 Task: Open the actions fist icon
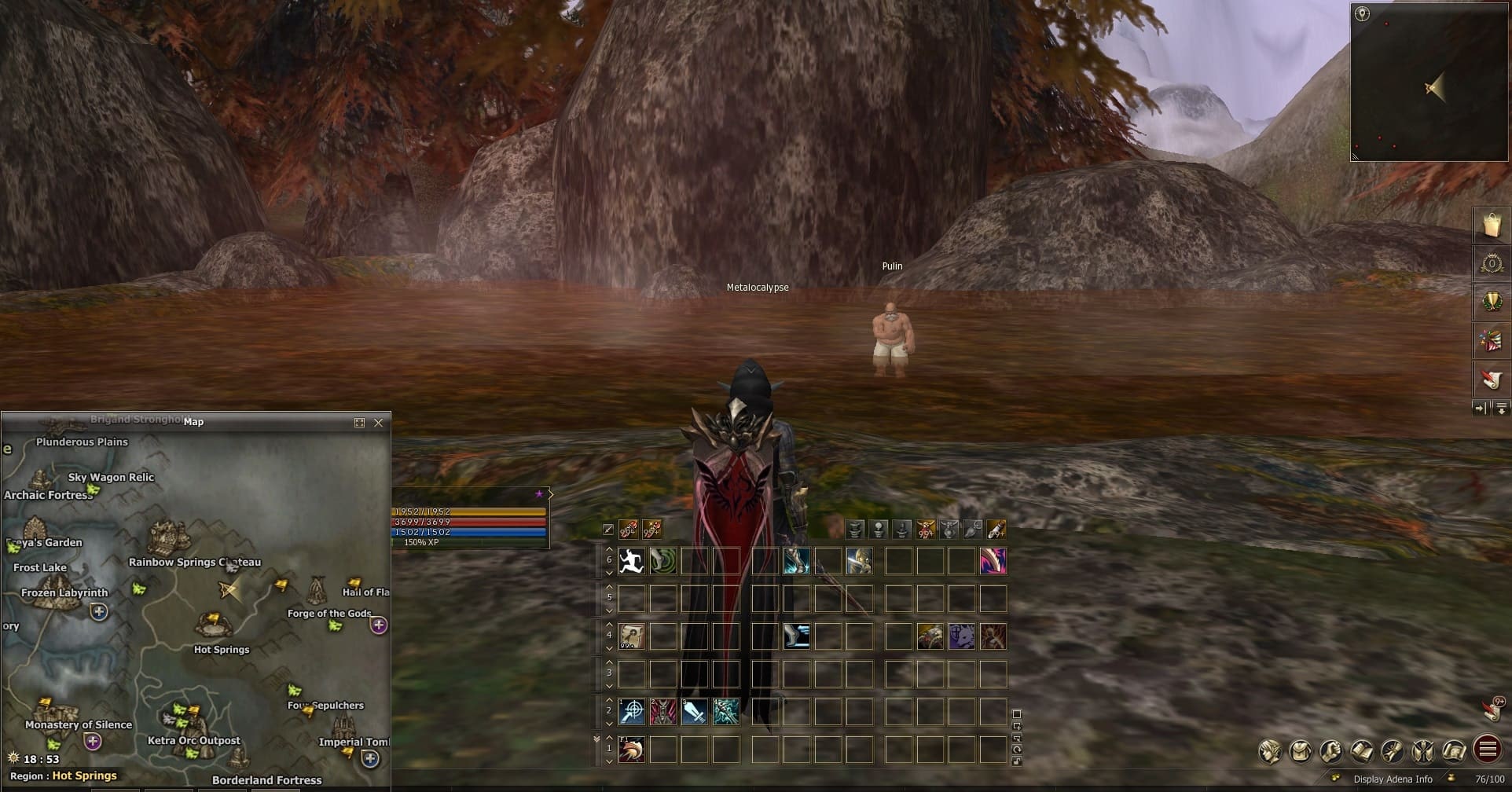1331,751
